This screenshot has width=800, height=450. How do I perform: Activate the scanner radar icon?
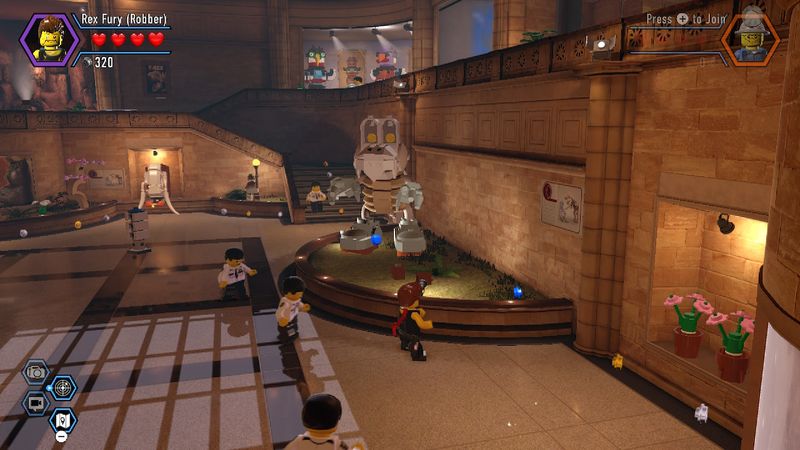point(63,386)
